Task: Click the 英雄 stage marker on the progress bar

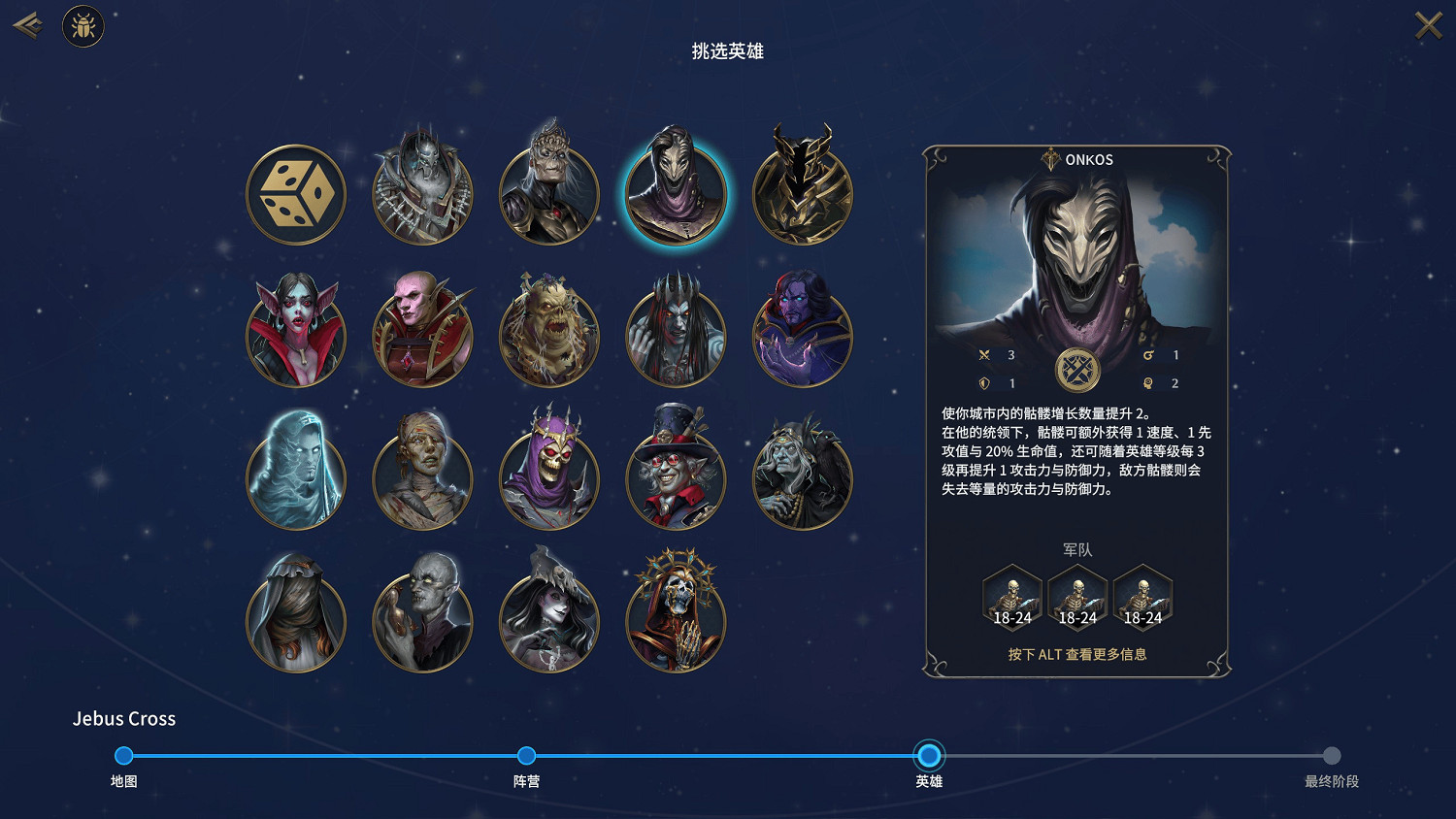Action: [x=929, y=755]
